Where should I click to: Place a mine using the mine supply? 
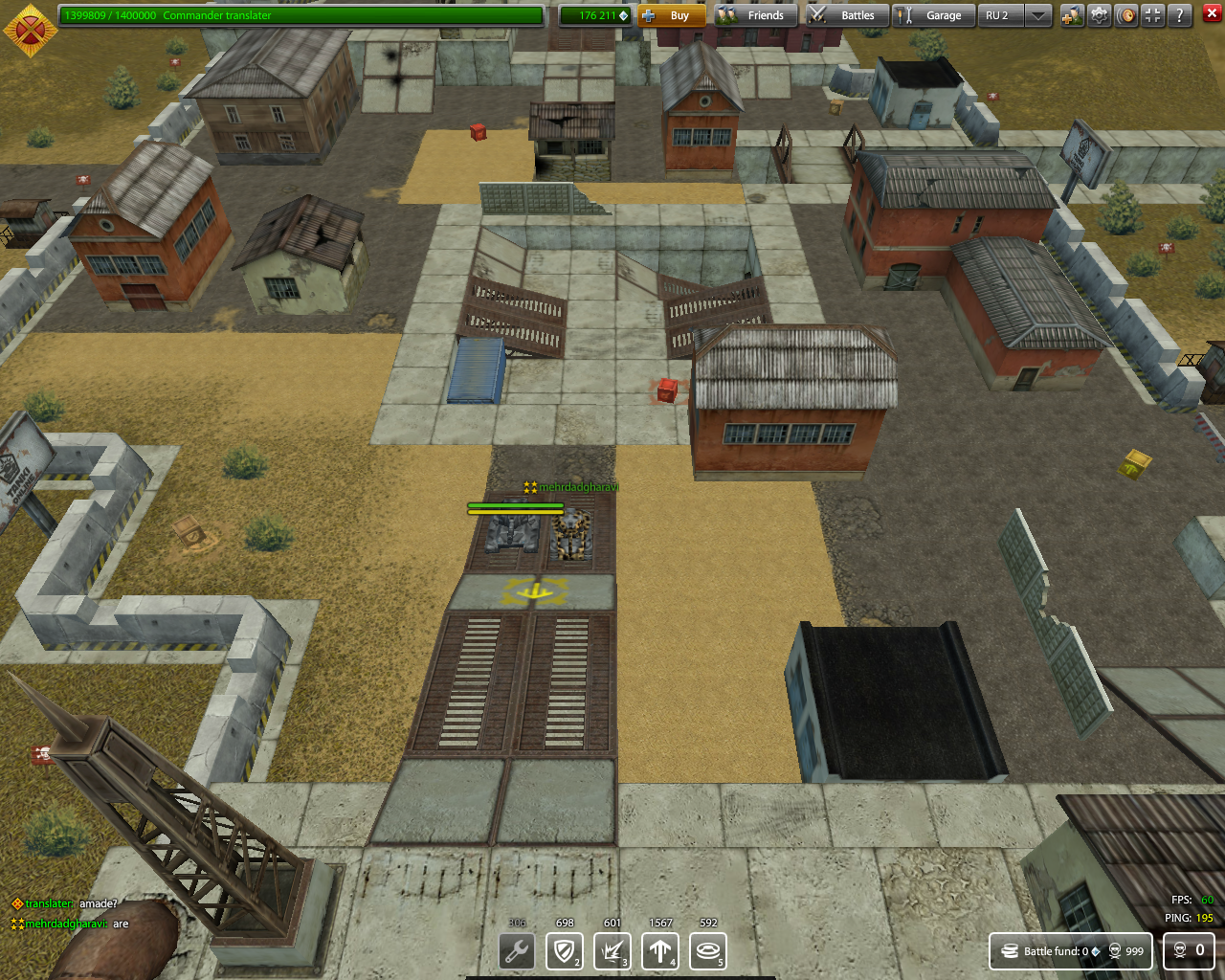coord(707,951)
